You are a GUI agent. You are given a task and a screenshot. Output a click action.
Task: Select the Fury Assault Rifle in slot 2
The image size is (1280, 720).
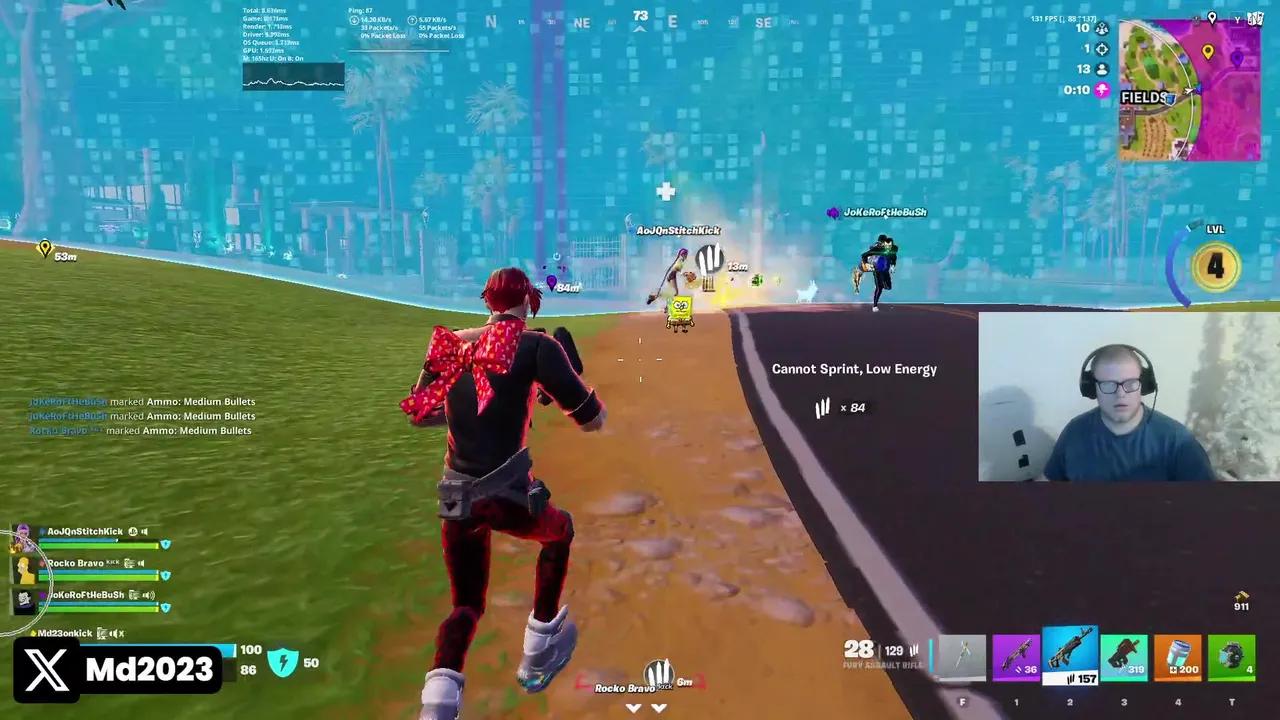pos(1069,655)
